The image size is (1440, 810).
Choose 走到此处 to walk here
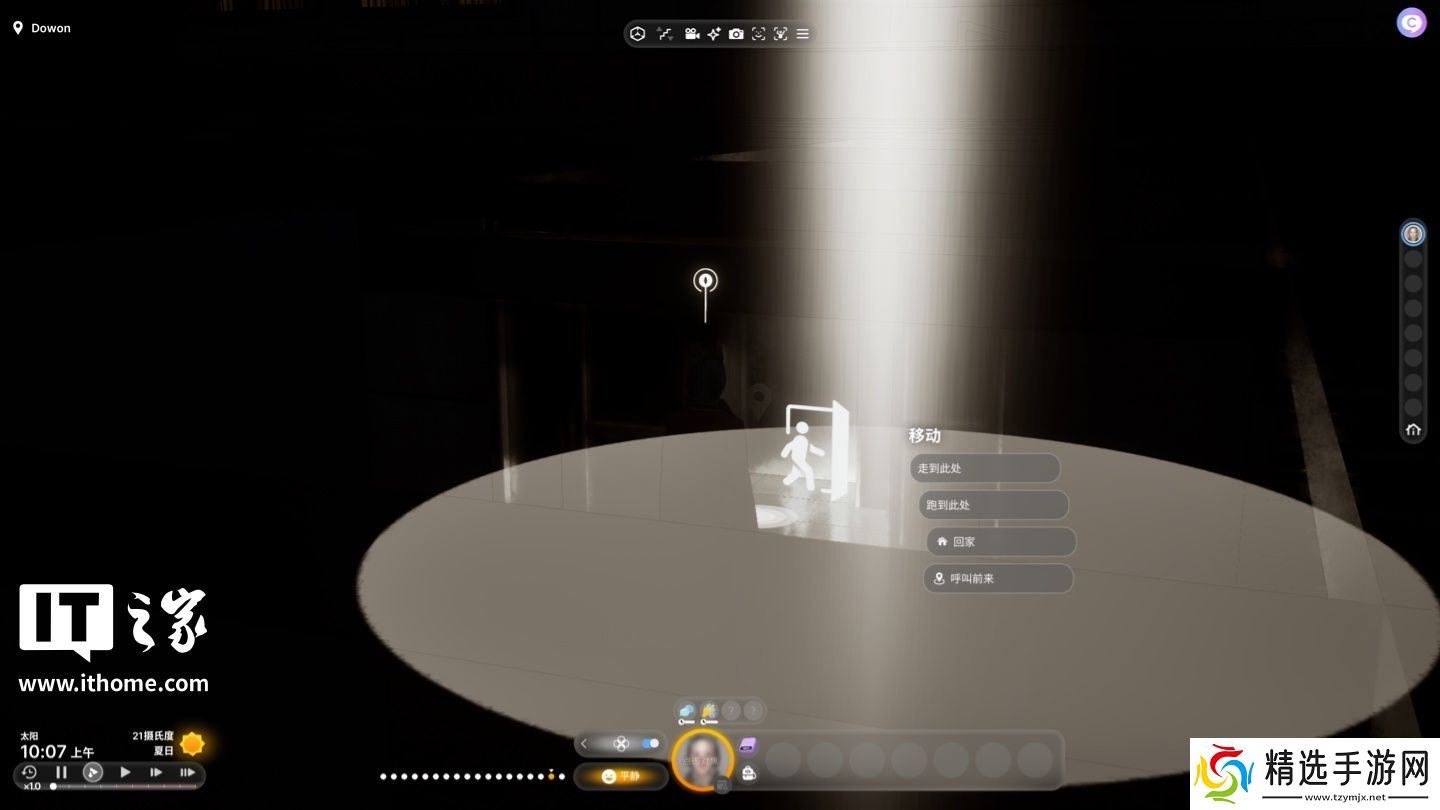985,468
